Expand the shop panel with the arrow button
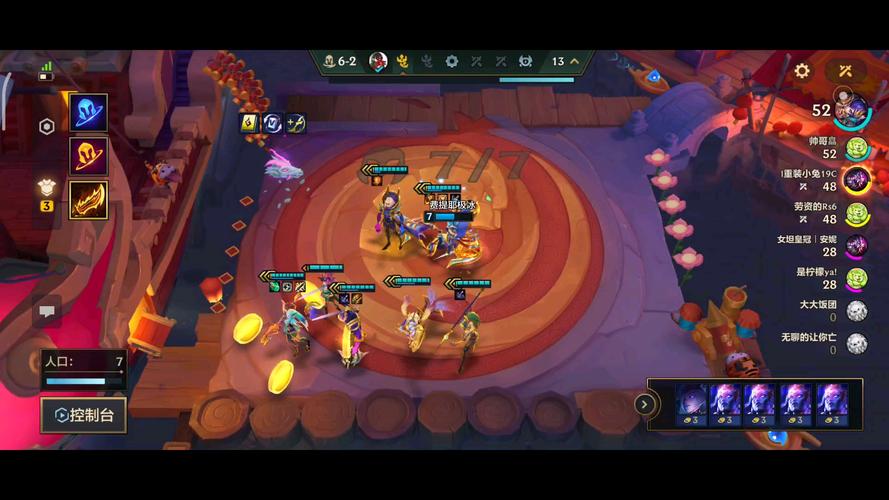The height and width of the screenshot is (500, 889). coord(645,405)
